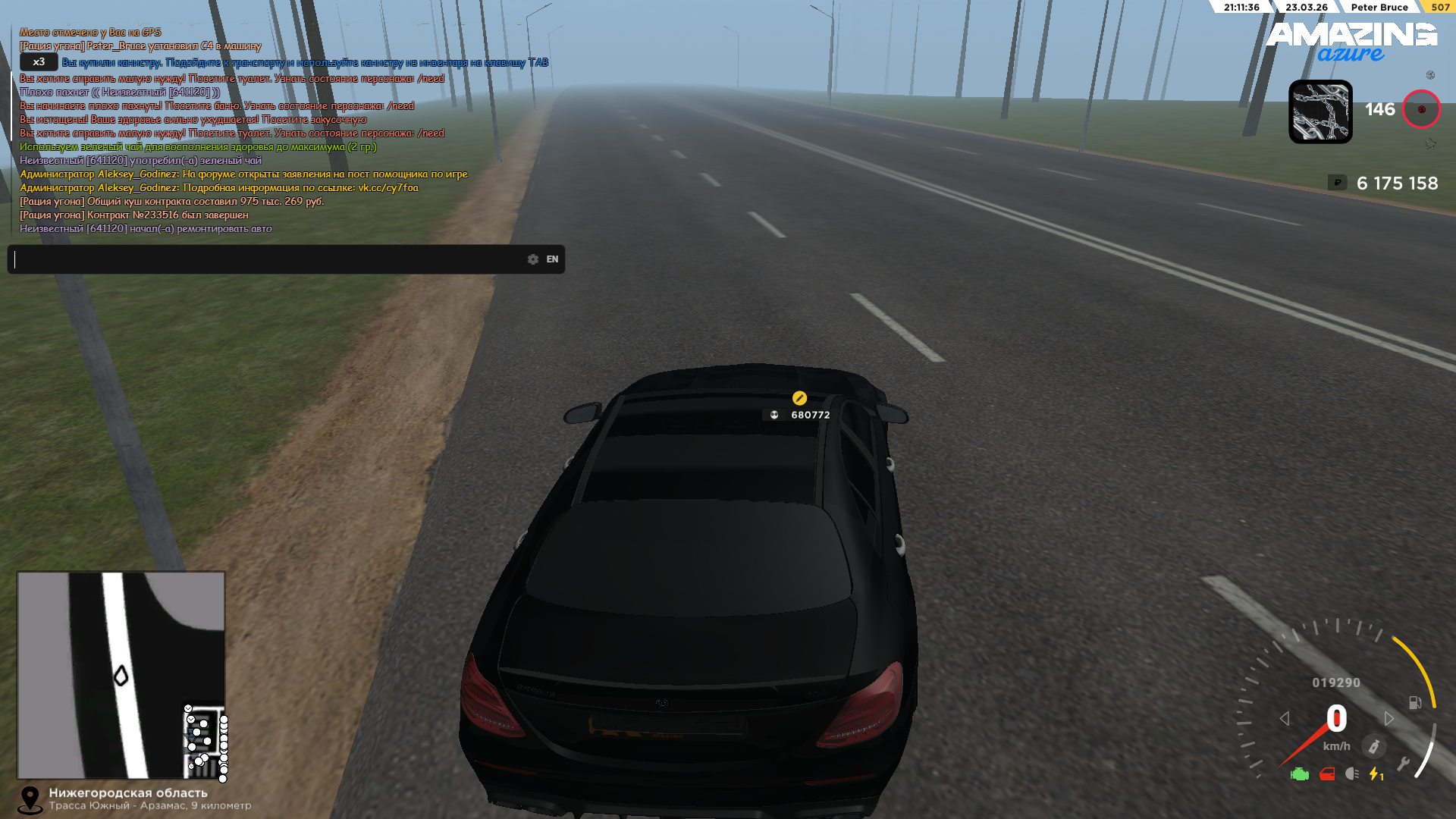1456x819 pixels.
Task: Click the green engine indicator
Action: pos(1300,774)
